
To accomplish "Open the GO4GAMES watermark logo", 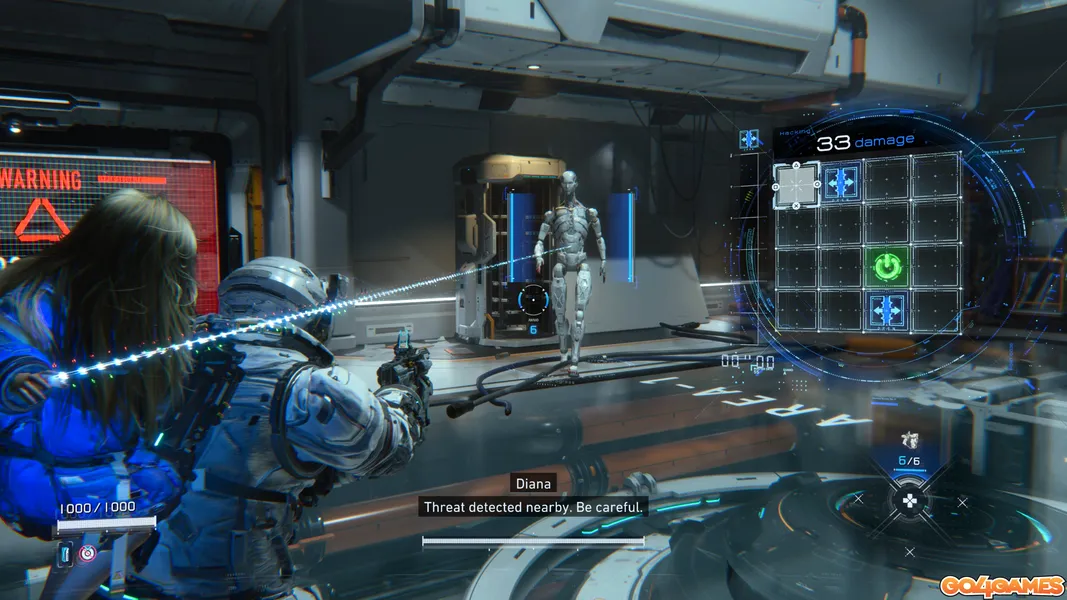I will [1000, 585].
